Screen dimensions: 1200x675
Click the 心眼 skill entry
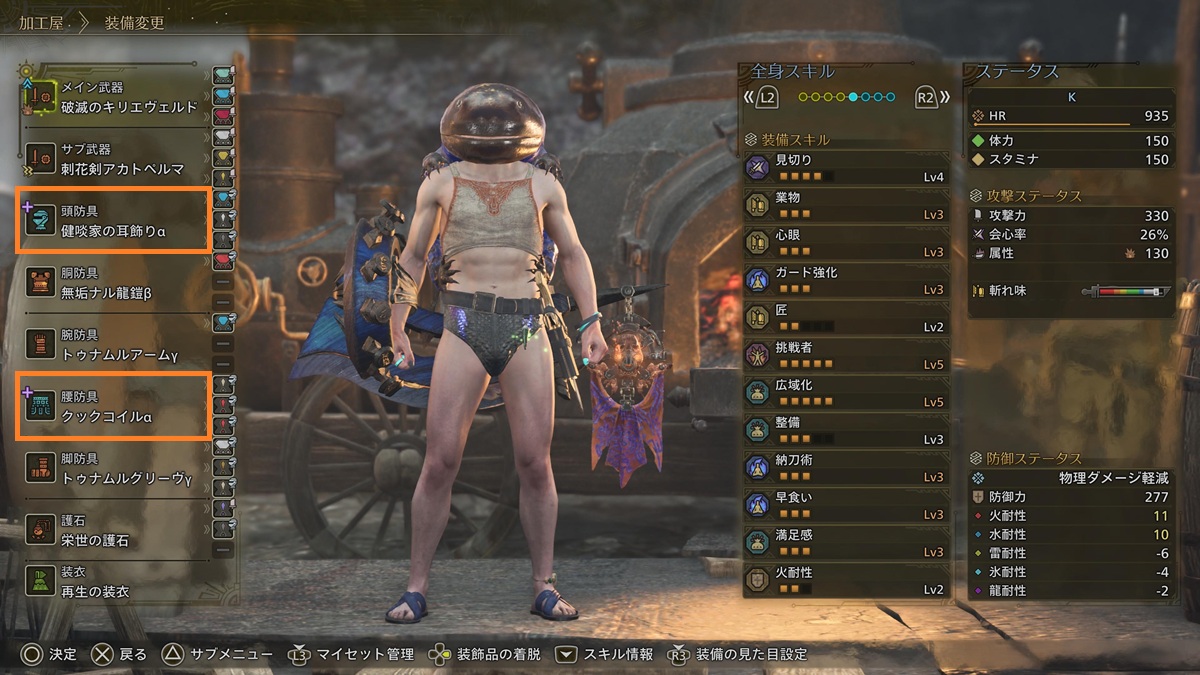[x=845, y=243]
